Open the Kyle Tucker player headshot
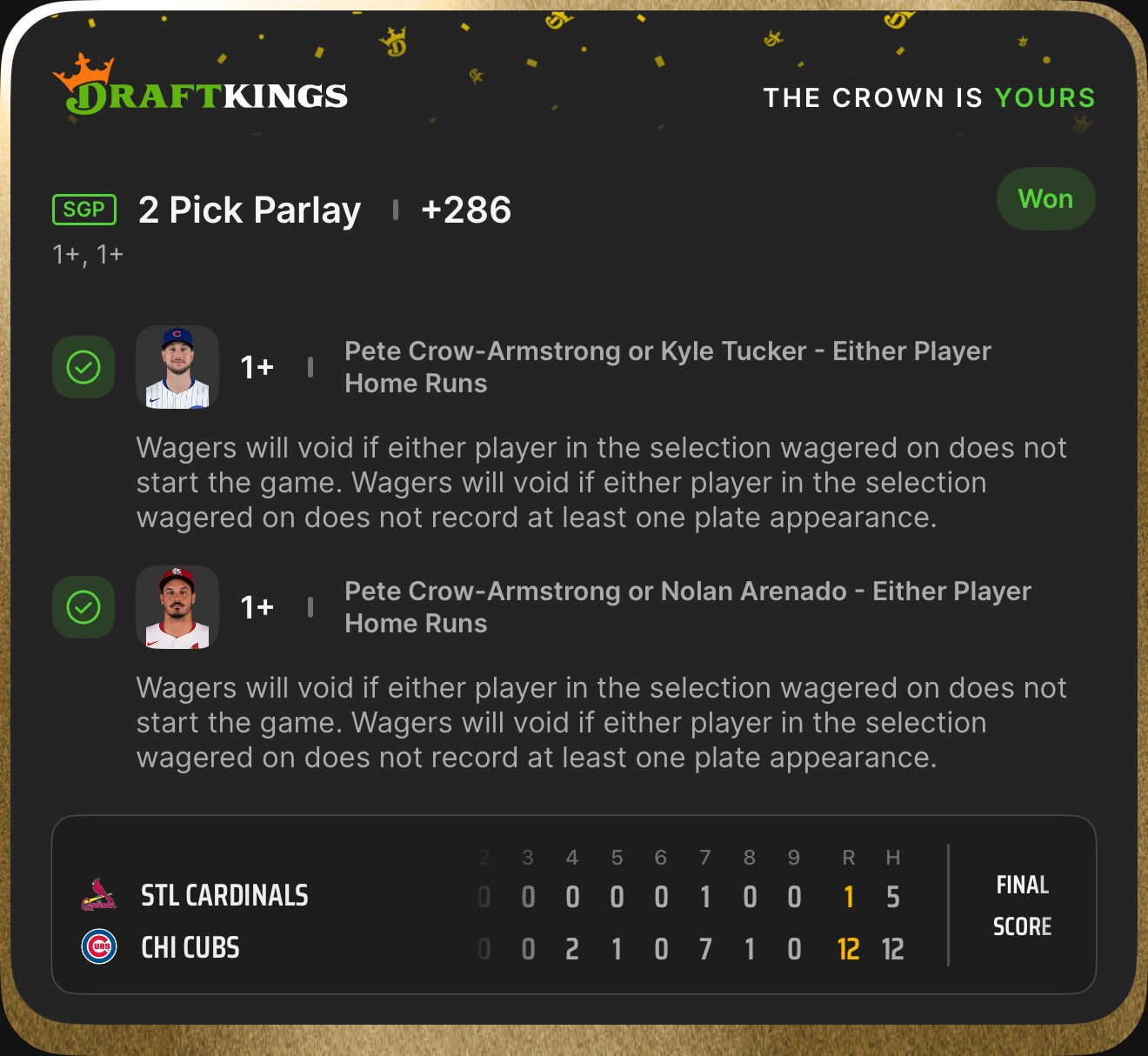Viewport: 1148px width, 1056px height. tap(177, 367)
